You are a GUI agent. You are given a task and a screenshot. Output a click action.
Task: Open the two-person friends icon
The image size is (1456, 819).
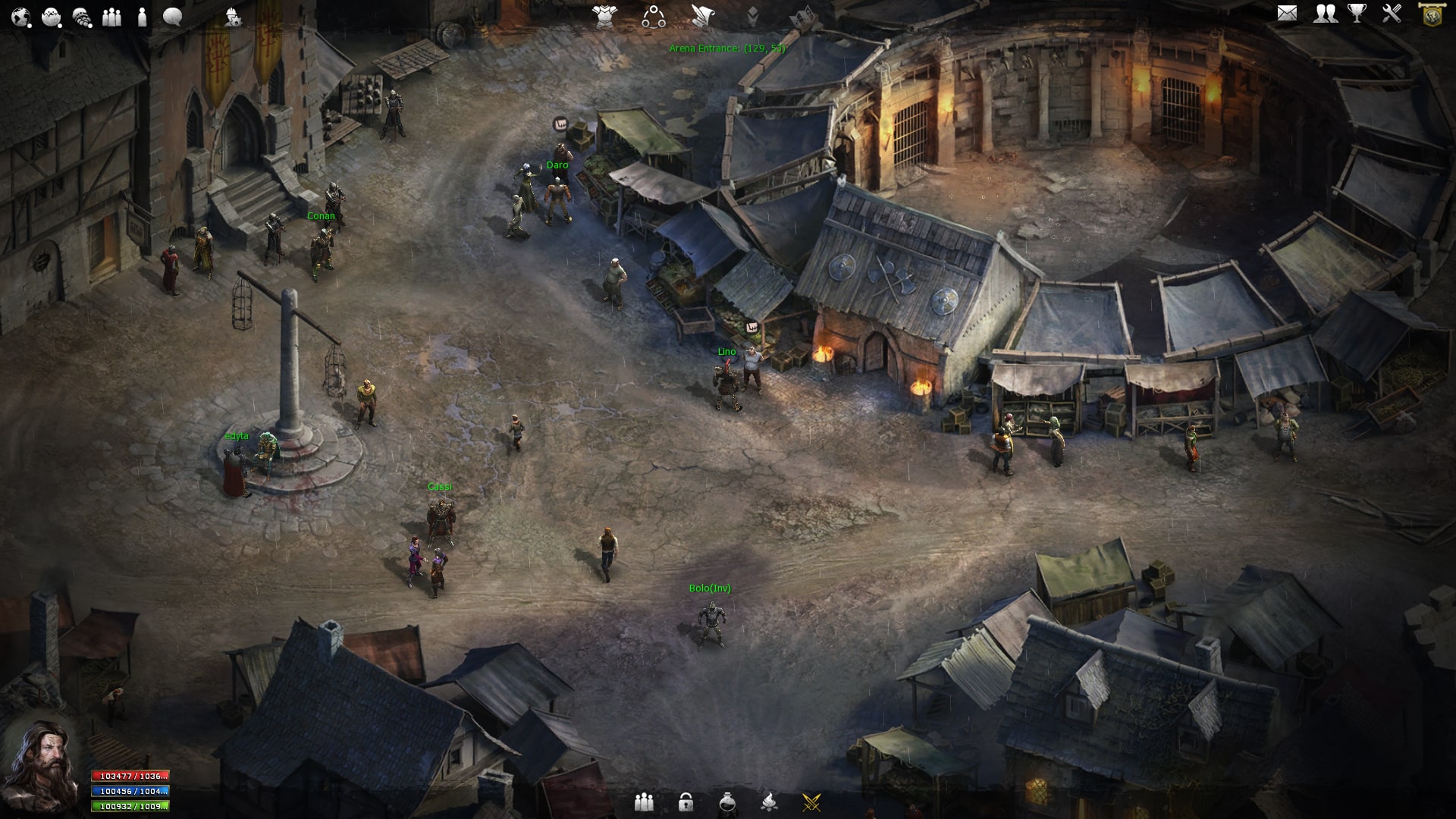[1325, 14]
